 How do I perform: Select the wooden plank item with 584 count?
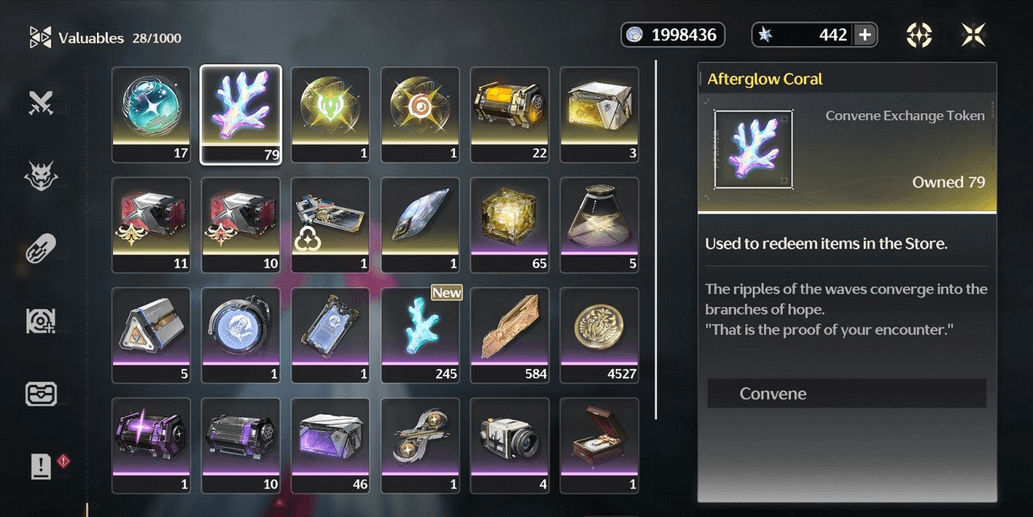point(510,334)
